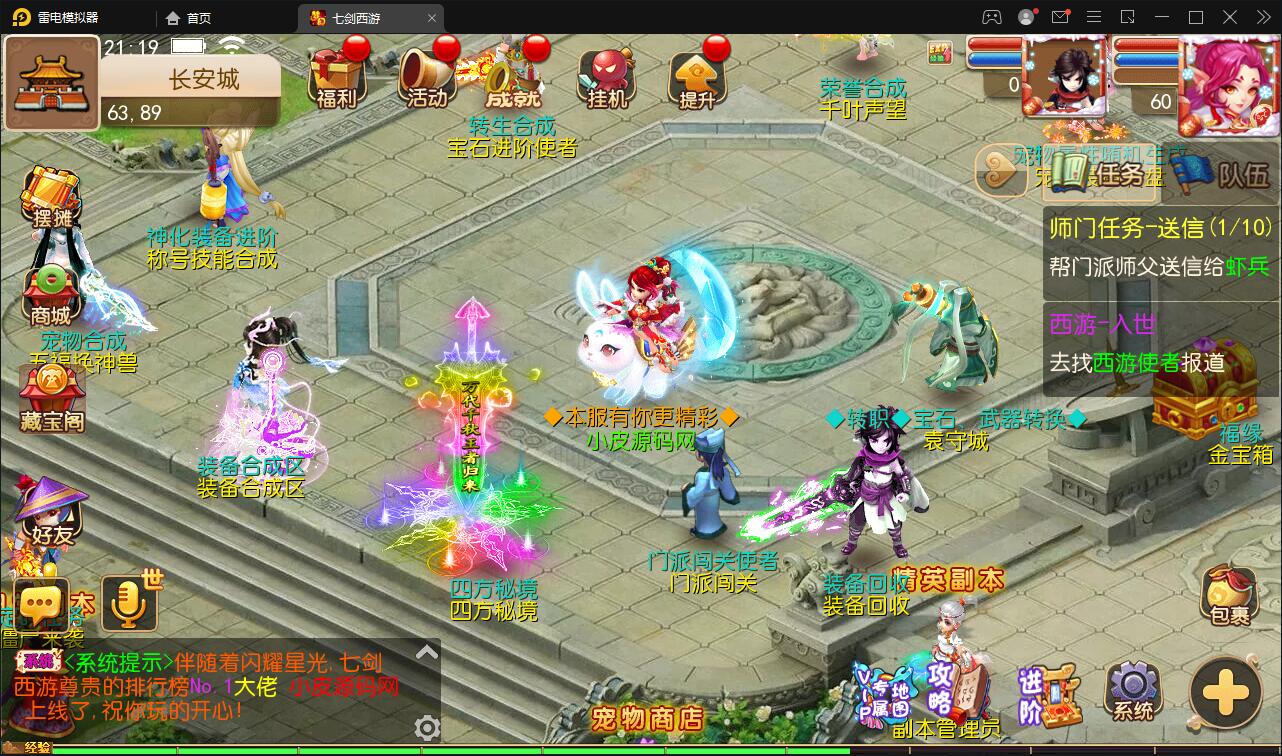Open the 包裹 bag inventory
The image size is (1282, 756).
1229,596
